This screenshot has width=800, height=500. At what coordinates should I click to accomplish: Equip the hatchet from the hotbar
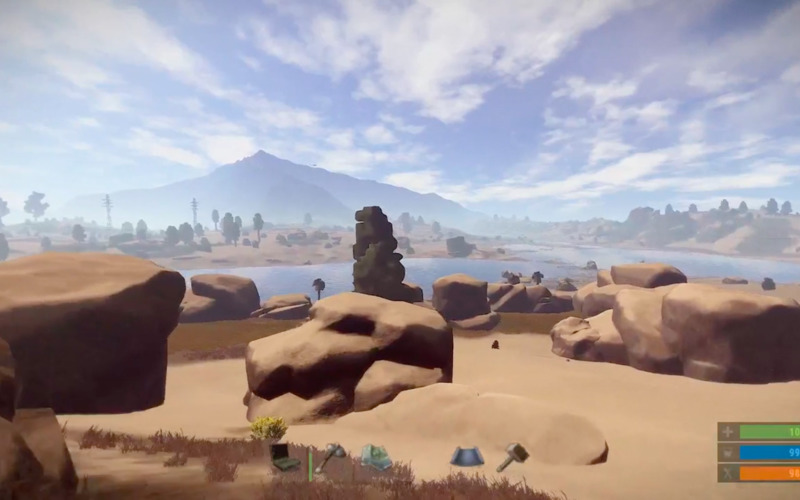(331, 457)
